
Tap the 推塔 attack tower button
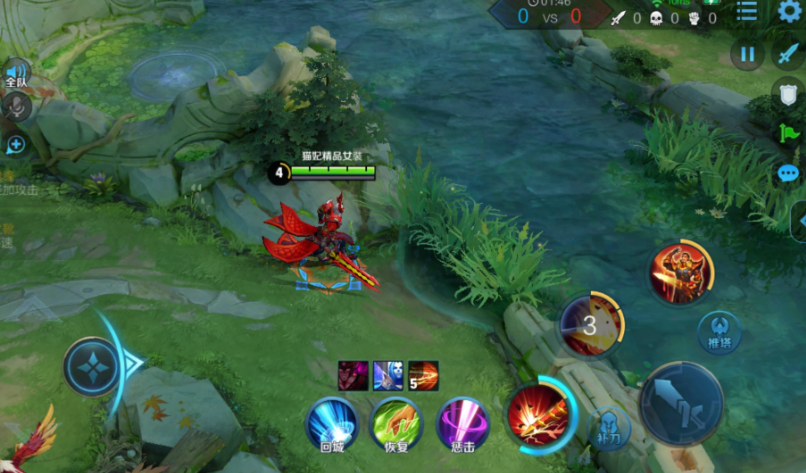719,331
